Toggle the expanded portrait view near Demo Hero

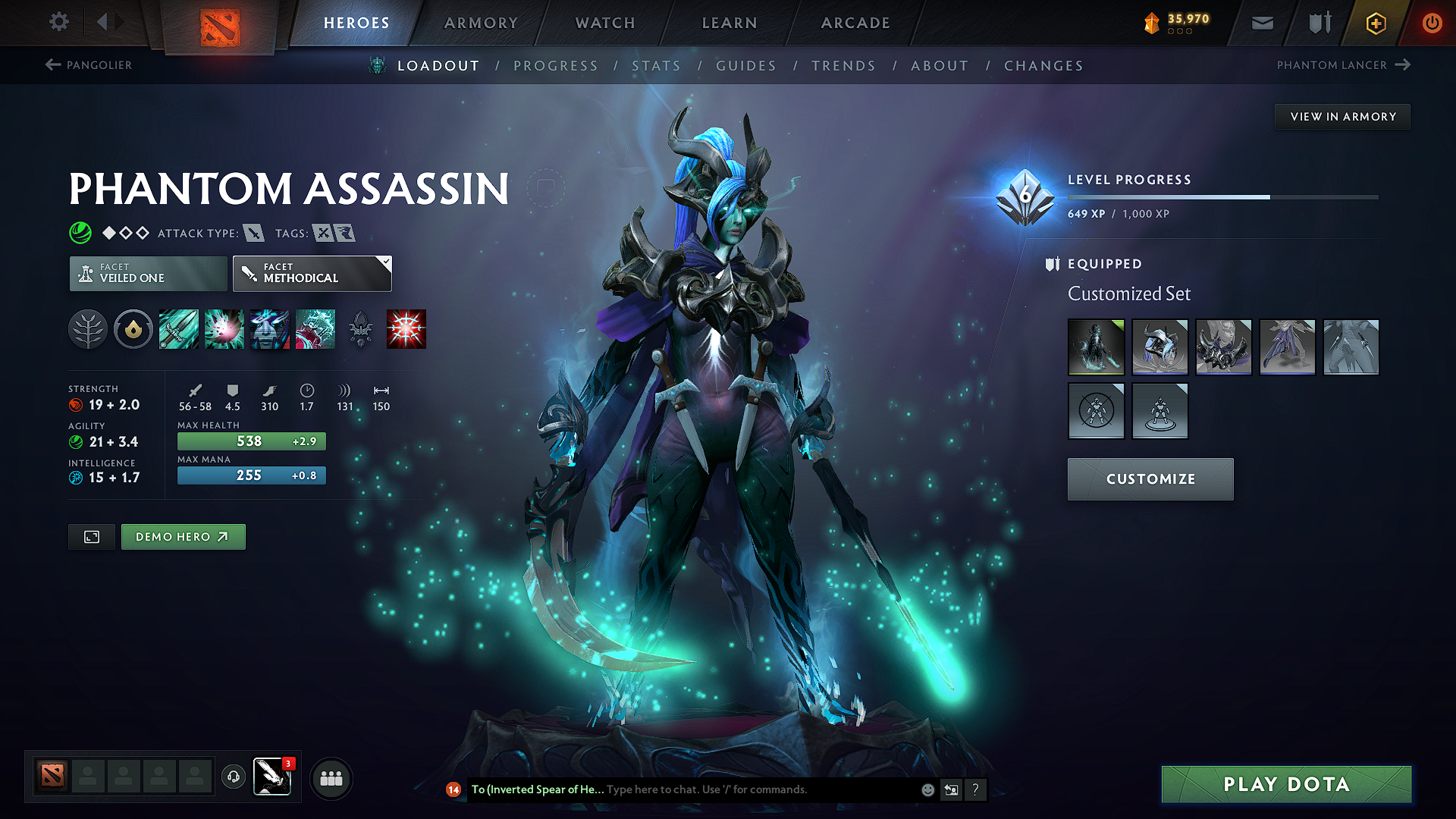click(x=91, y=536)
